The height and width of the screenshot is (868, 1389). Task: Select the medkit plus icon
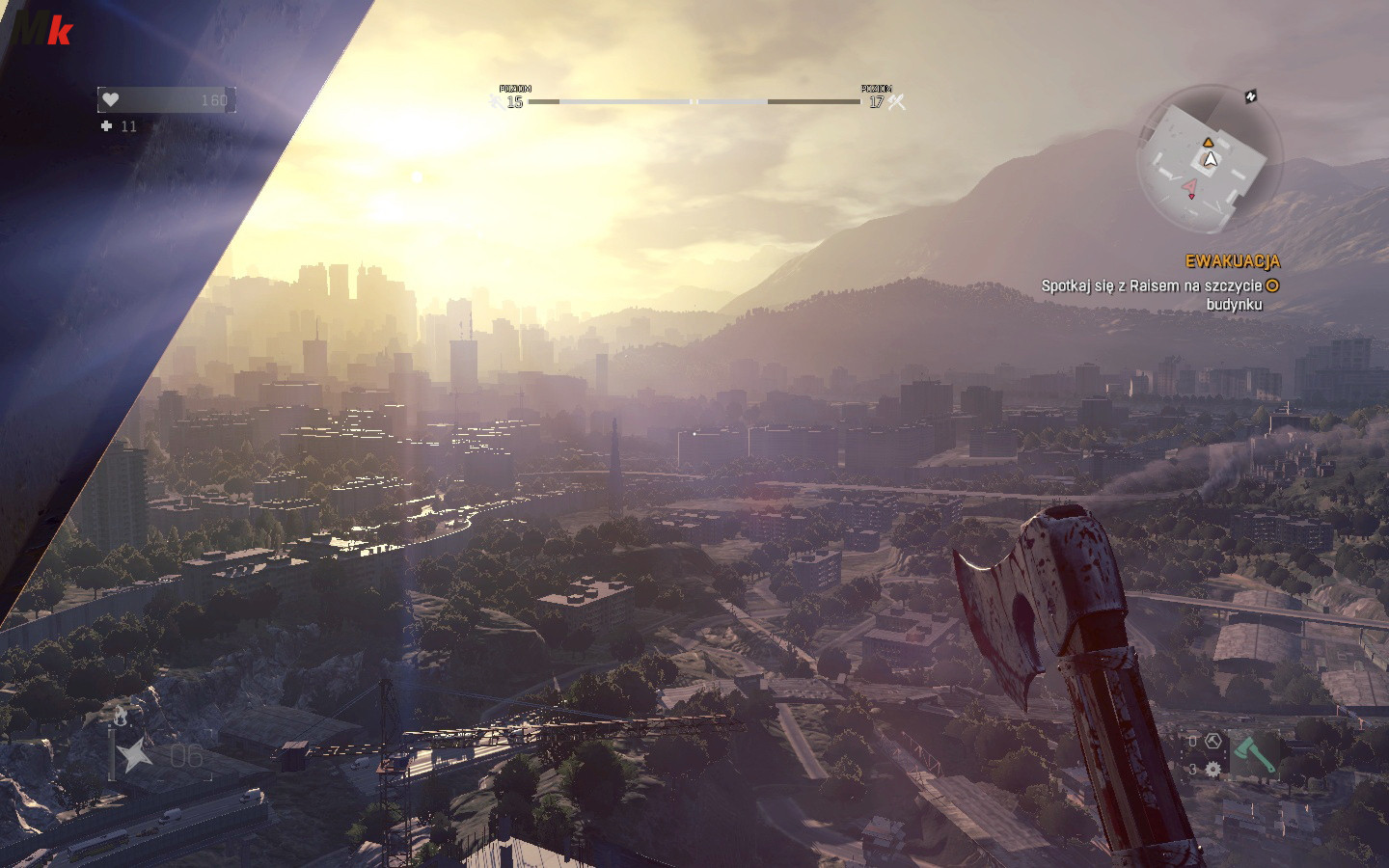pyautogui.click(x=106, y=126)
